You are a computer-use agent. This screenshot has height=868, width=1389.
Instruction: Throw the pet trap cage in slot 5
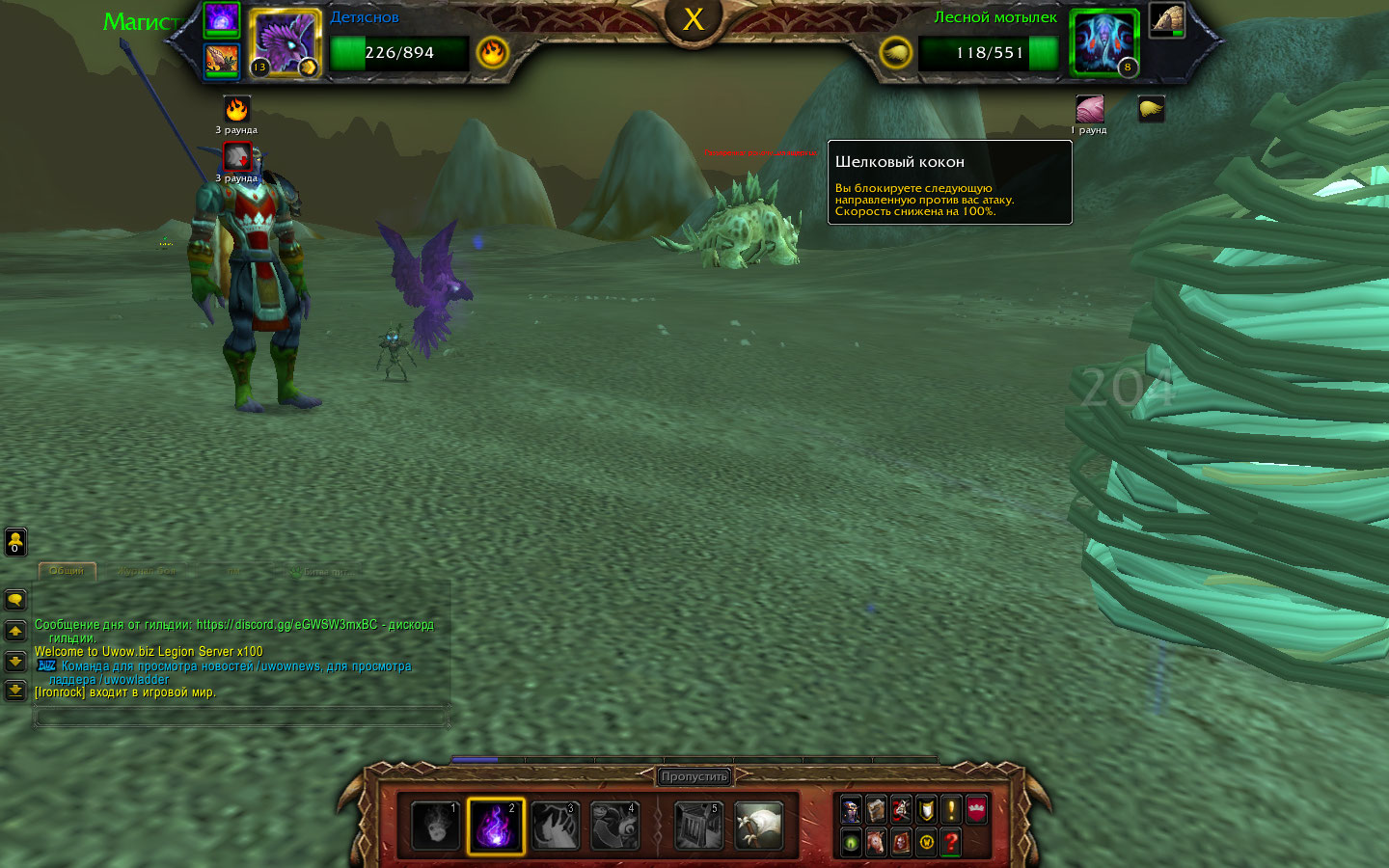pos(698,827)
